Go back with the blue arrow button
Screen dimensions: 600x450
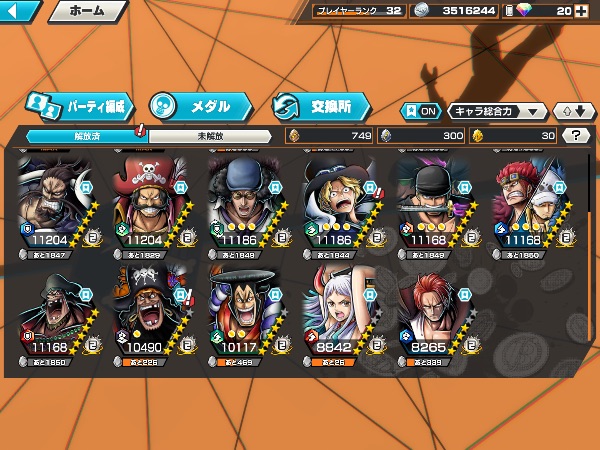point(20,12)
